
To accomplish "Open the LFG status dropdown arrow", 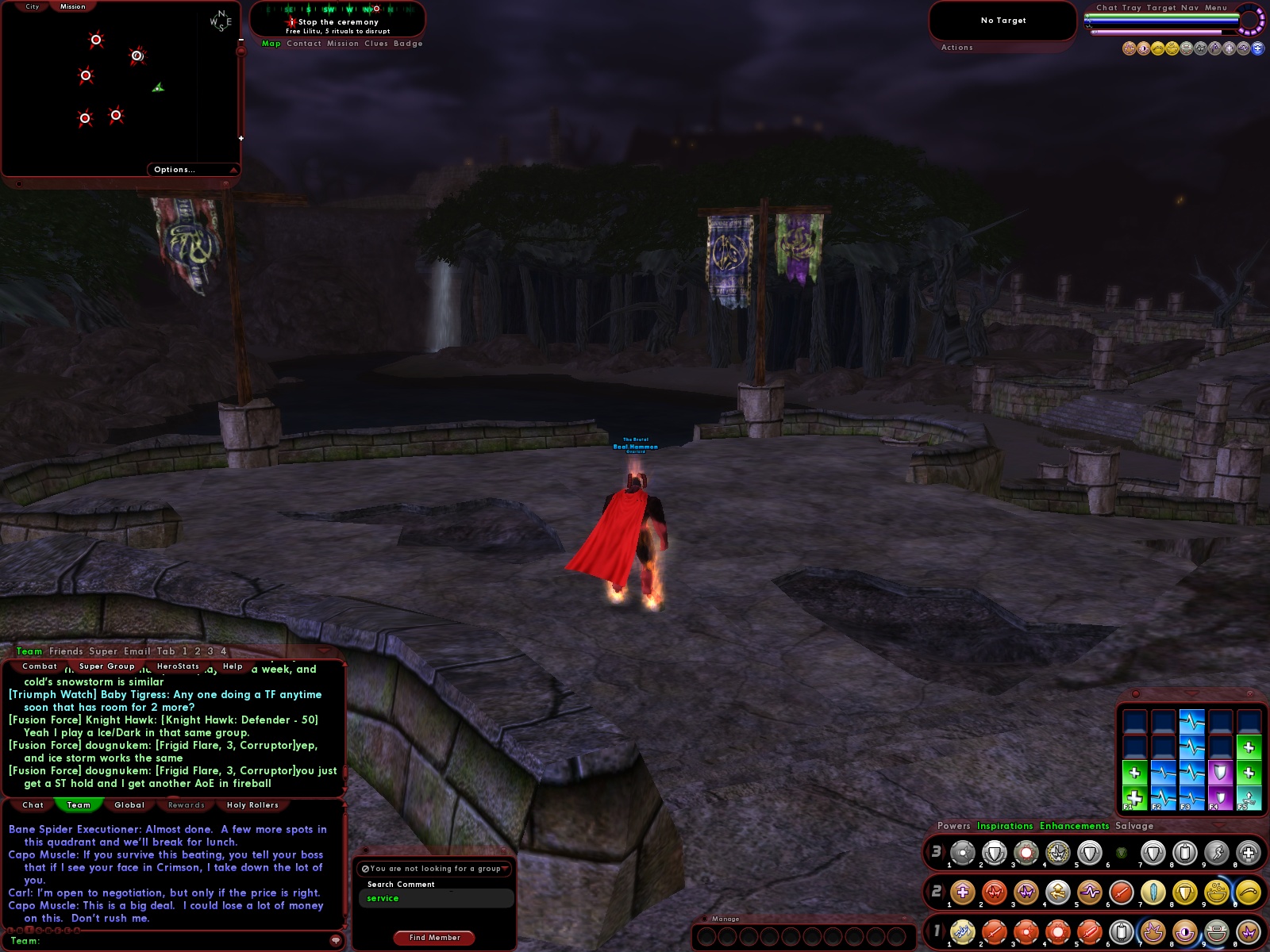I will (x=506, y=868).
